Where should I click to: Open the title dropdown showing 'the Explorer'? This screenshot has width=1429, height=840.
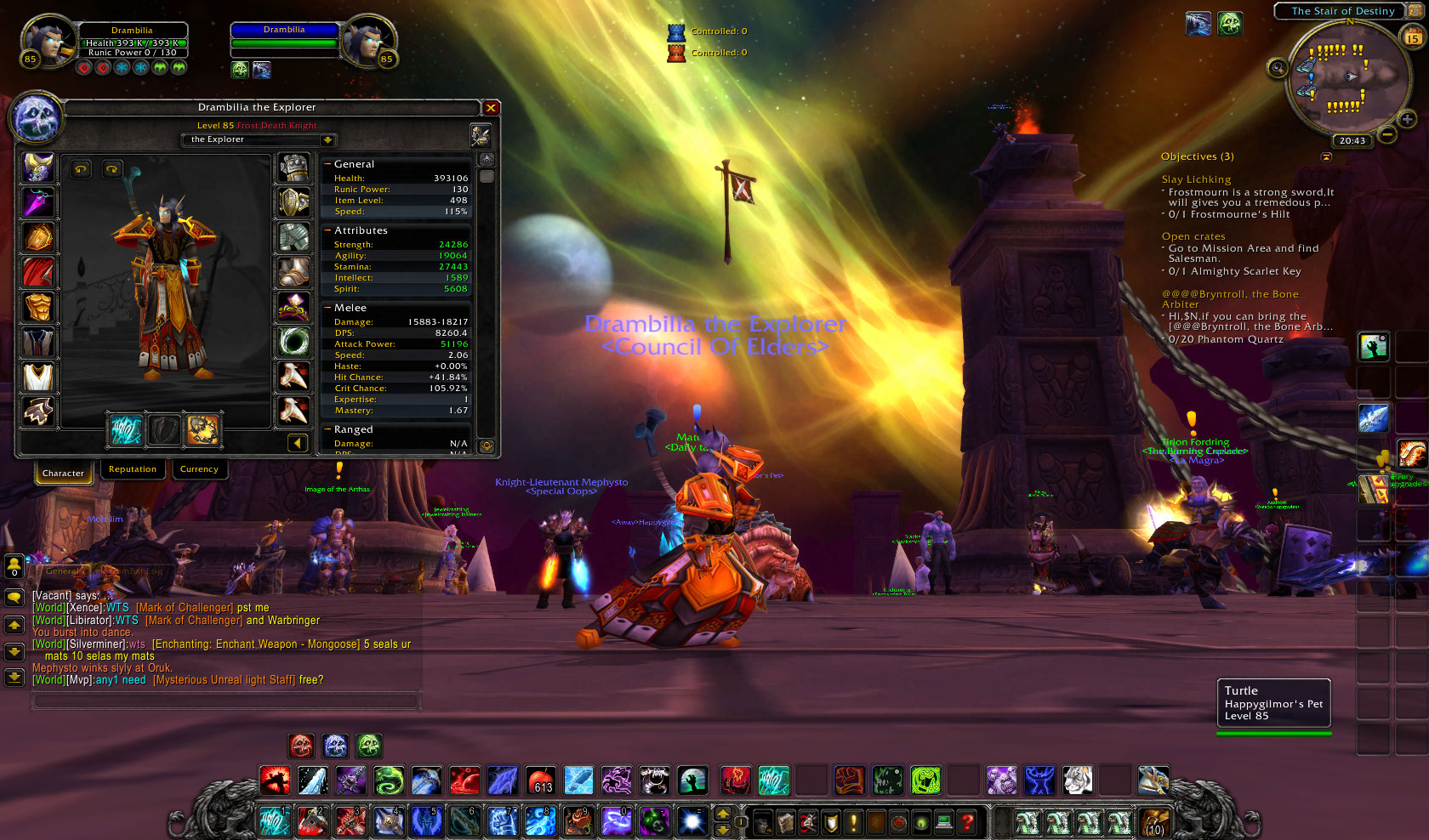coord(327,139)
